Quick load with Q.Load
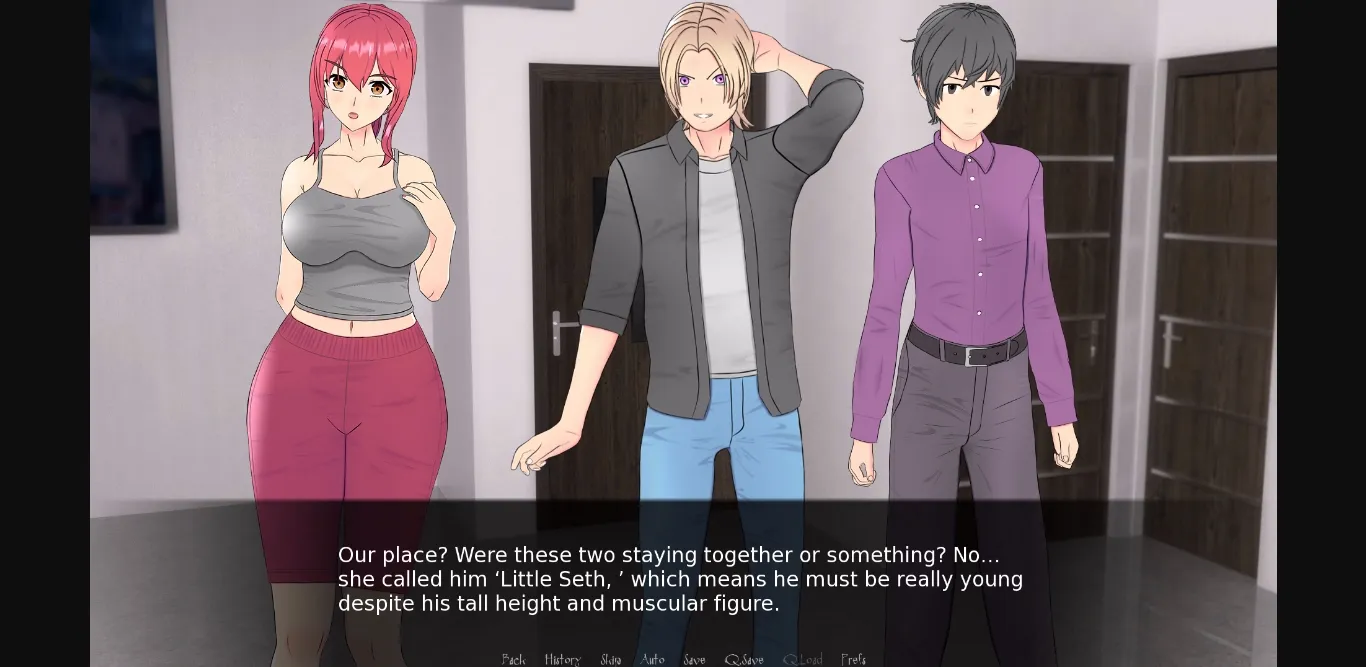Screen dimensions: 1366x667 (x=802, y=659)
